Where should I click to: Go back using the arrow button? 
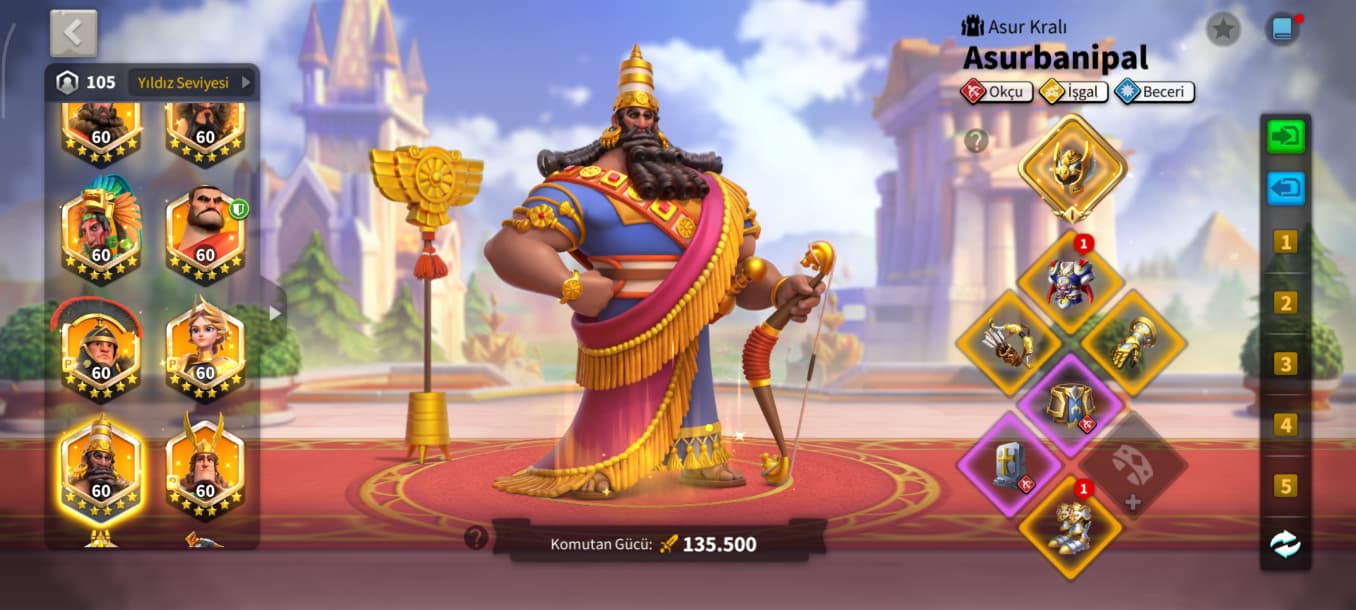point(73,33)
